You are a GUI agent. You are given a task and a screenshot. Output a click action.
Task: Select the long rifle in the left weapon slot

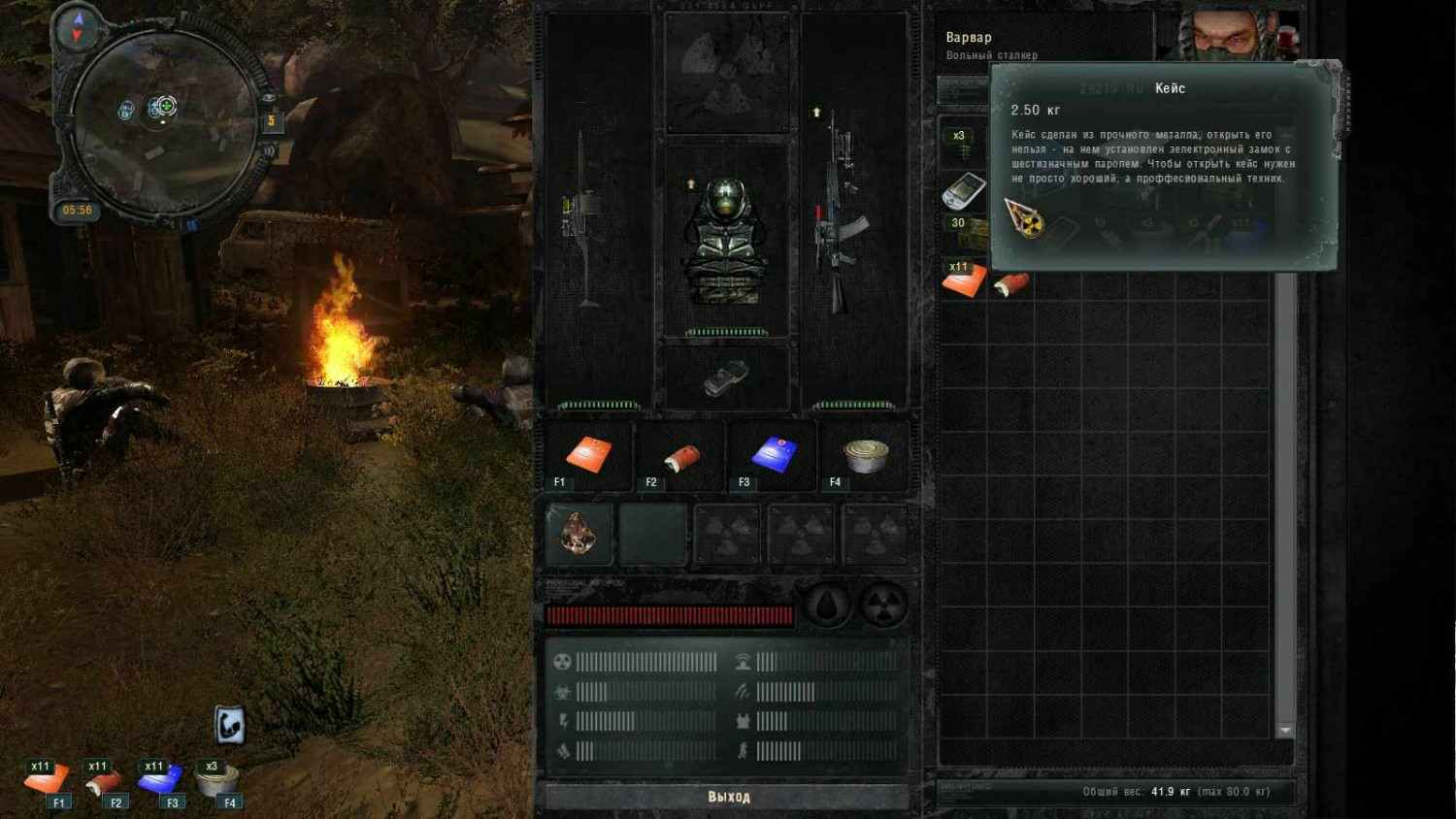[x=584, y=218]
